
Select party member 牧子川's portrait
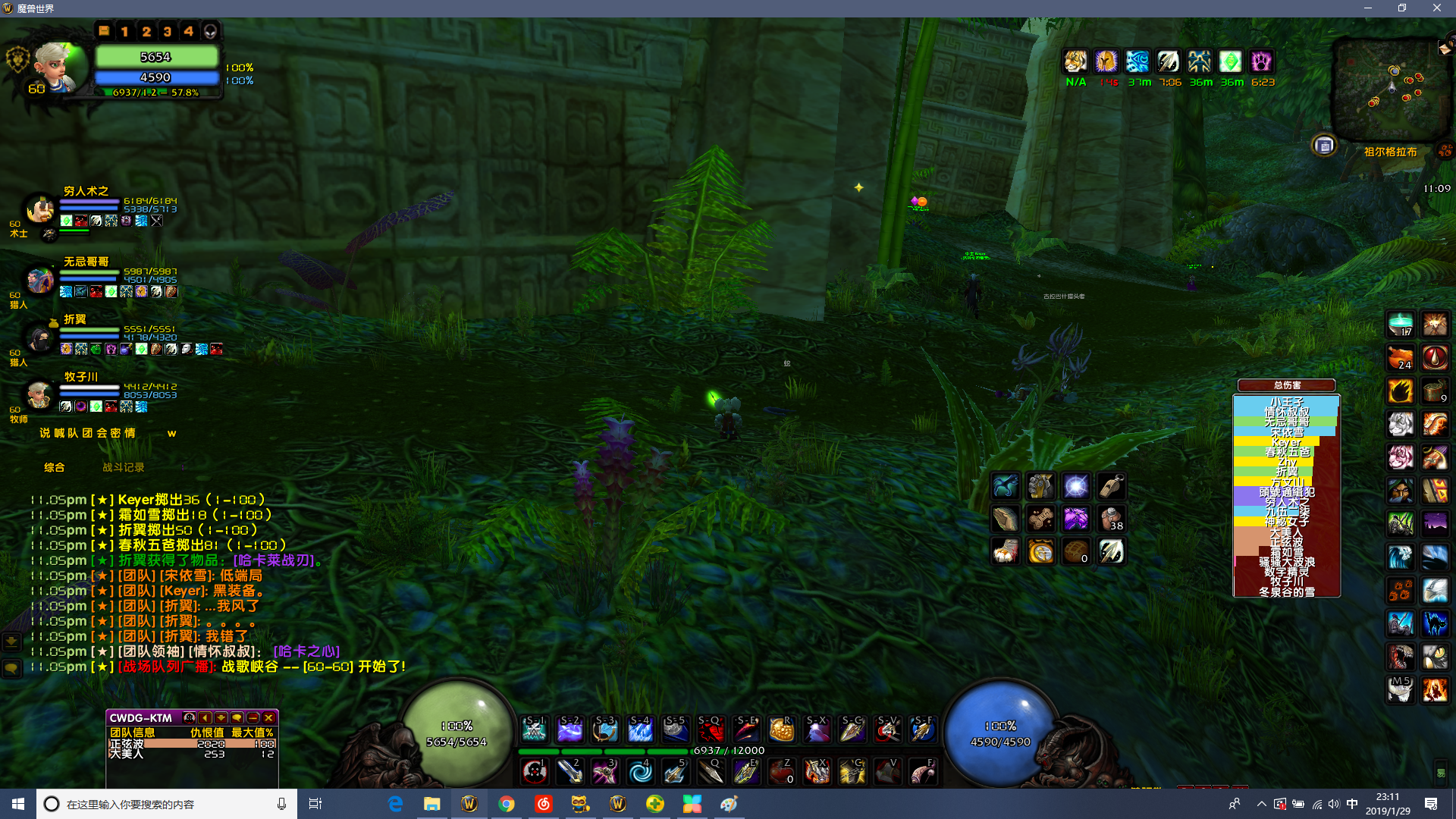click(x=38, y=394)
